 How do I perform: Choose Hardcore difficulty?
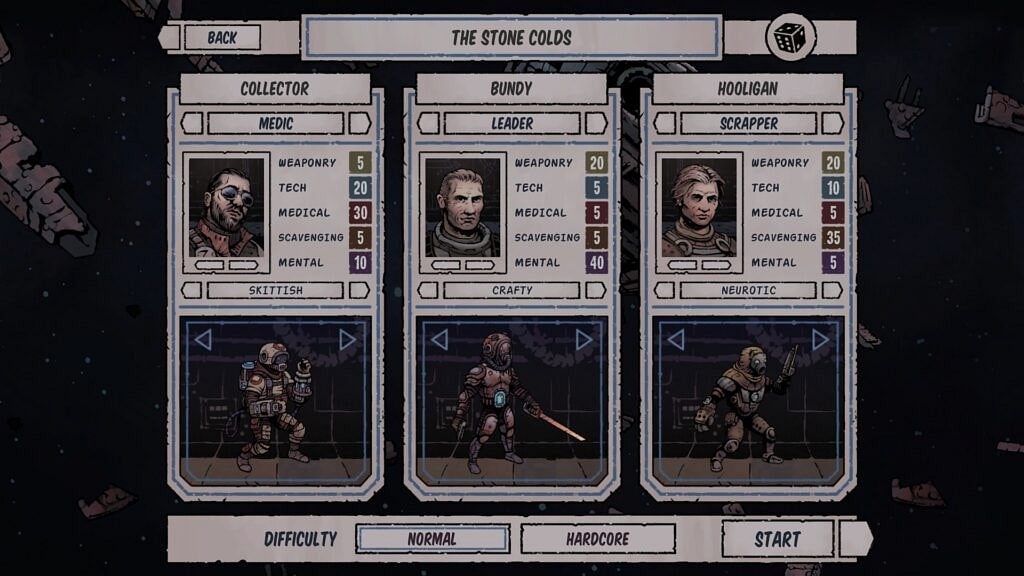tap(597, 539)
